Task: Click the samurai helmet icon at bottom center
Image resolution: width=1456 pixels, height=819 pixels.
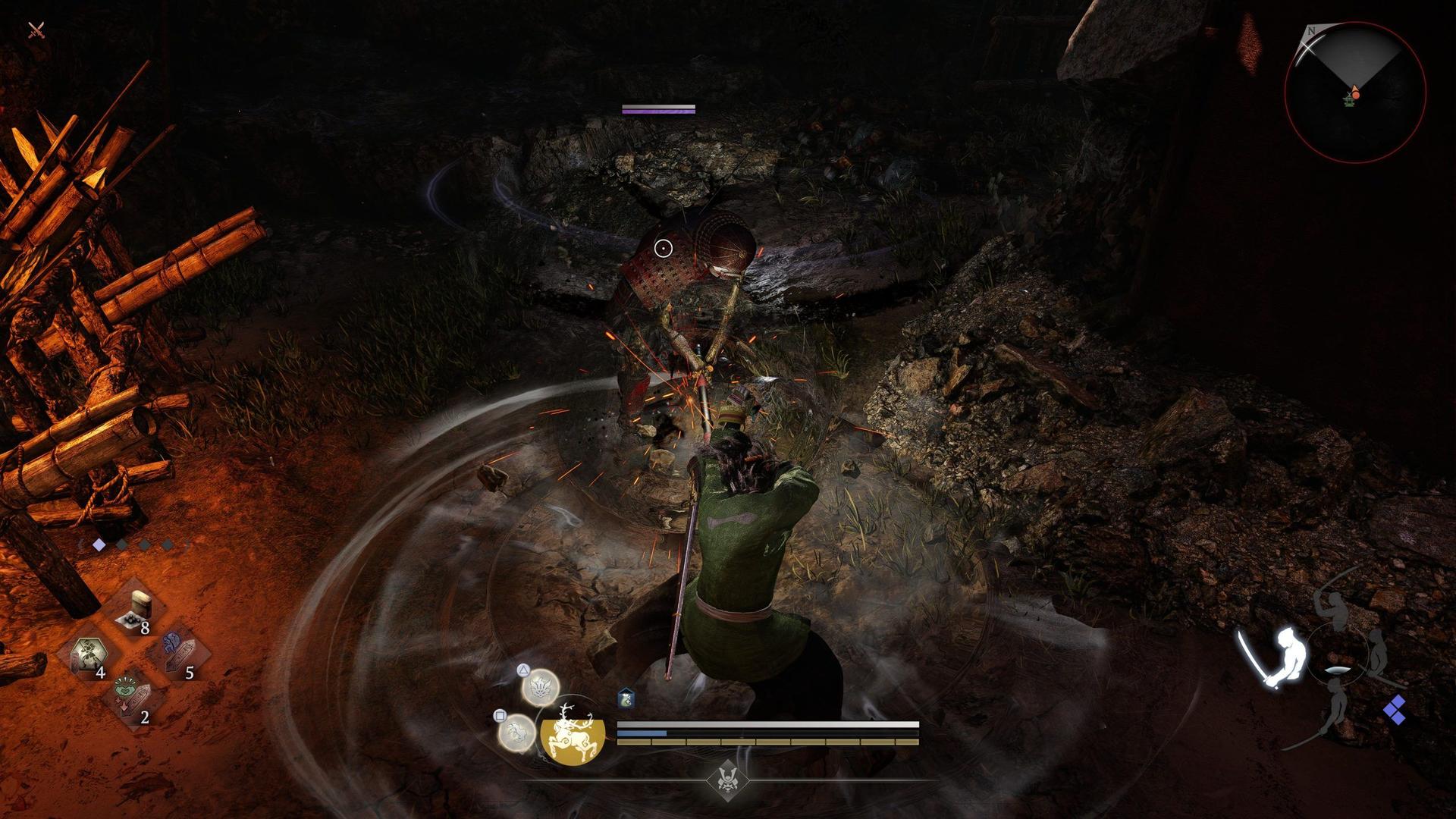Action: click(730, 782)
